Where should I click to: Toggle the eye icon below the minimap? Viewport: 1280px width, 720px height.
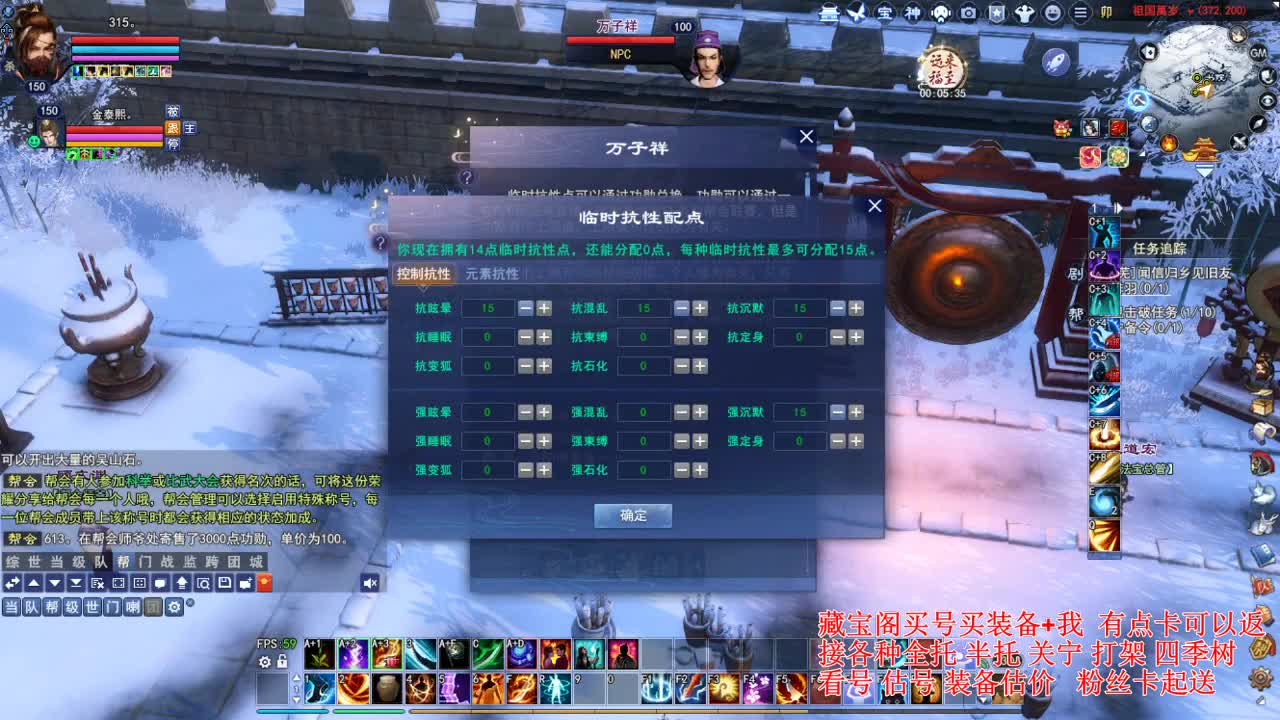[x=1268, y=100]
